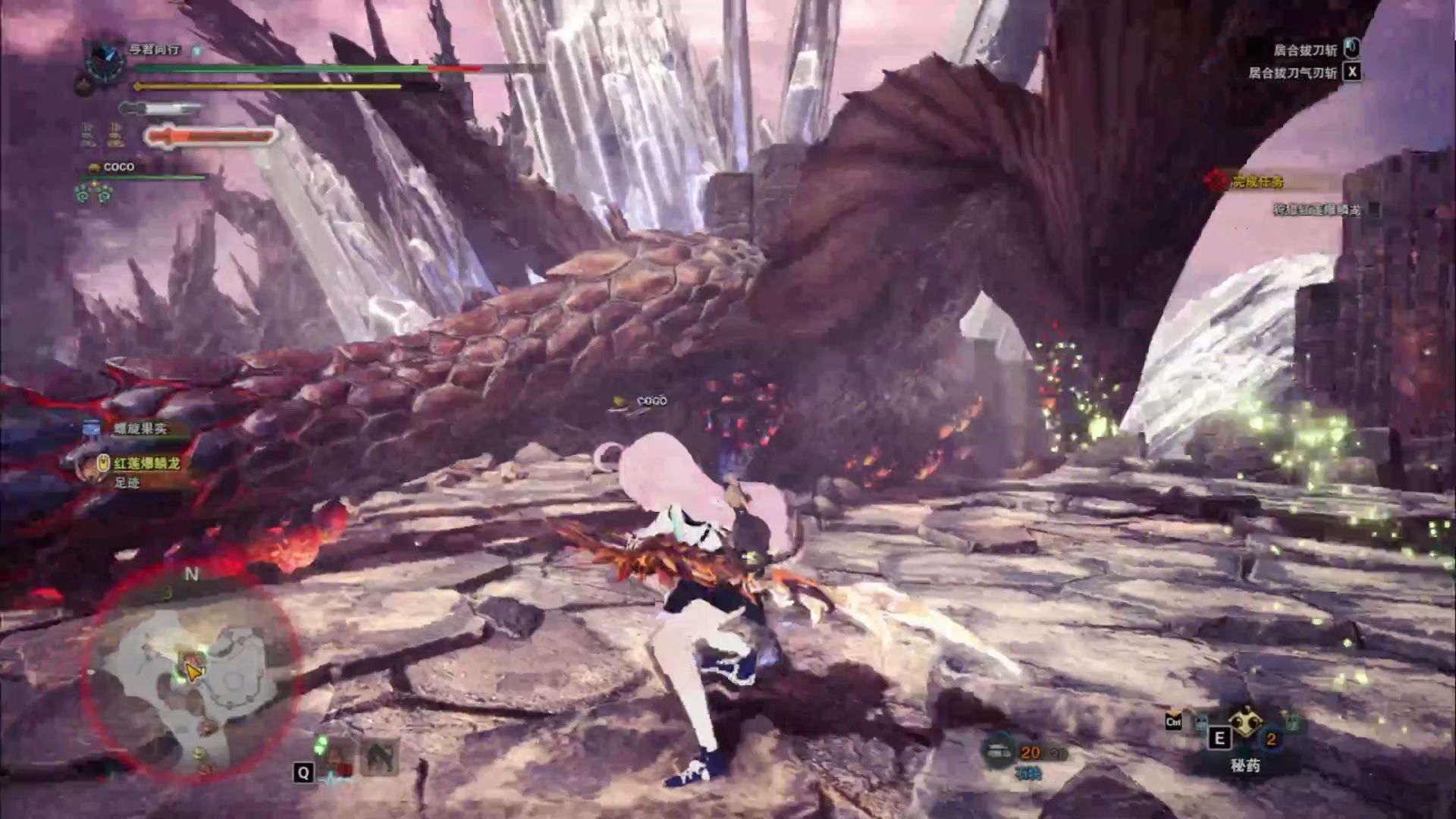Click the monster icon beside the Q slot

click(378, 757)
